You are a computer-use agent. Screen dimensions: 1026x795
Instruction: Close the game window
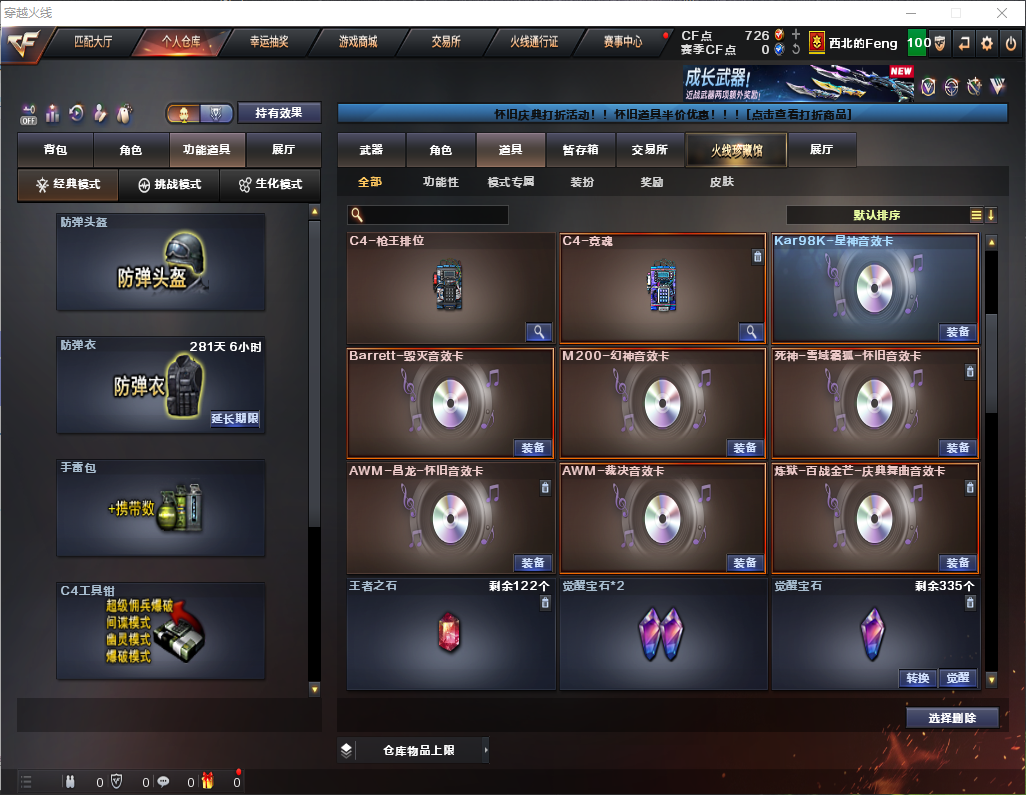[x=1002, y=13]
